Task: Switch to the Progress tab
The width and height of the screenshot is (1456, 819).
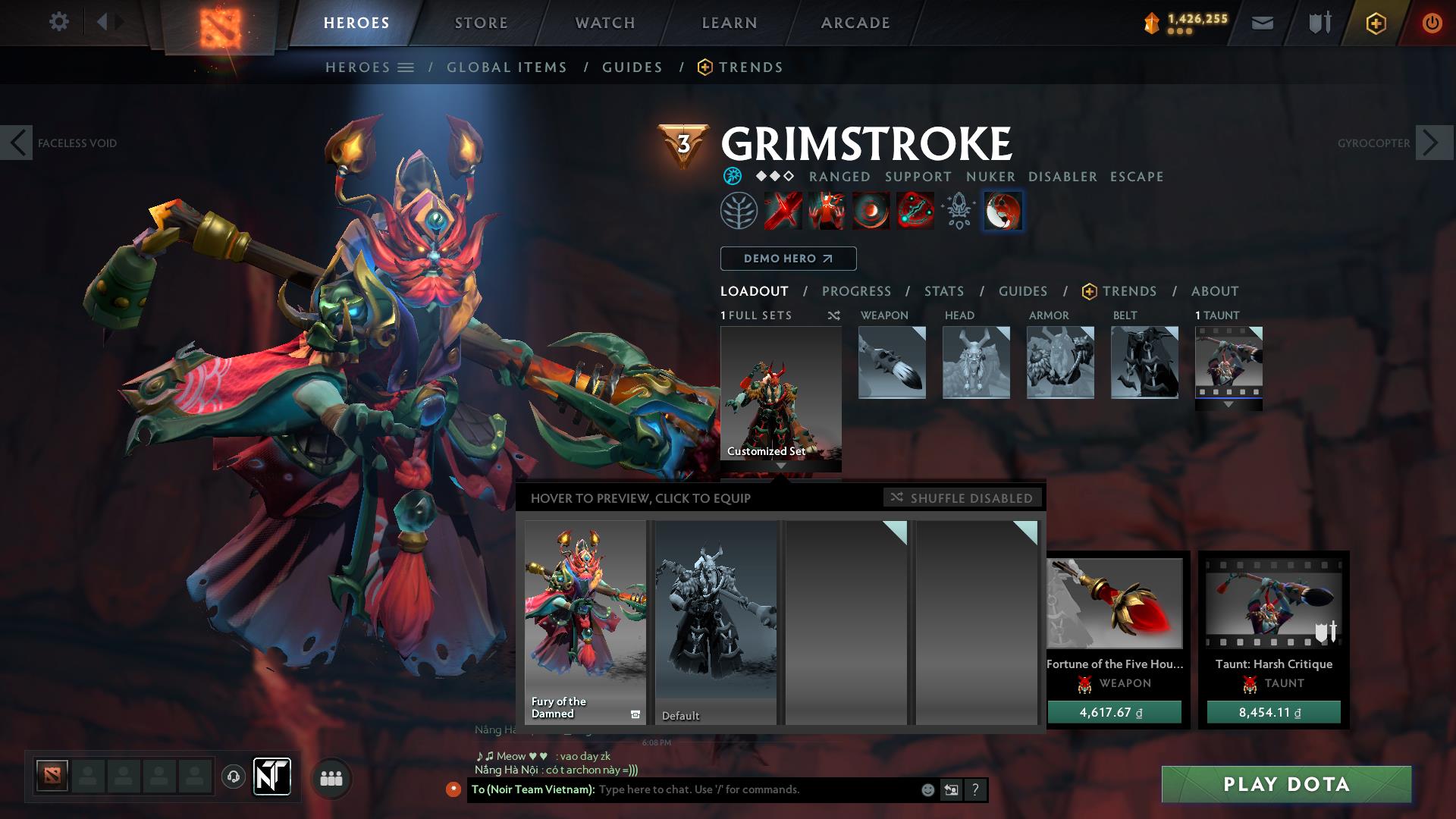Action: (857, 291)
